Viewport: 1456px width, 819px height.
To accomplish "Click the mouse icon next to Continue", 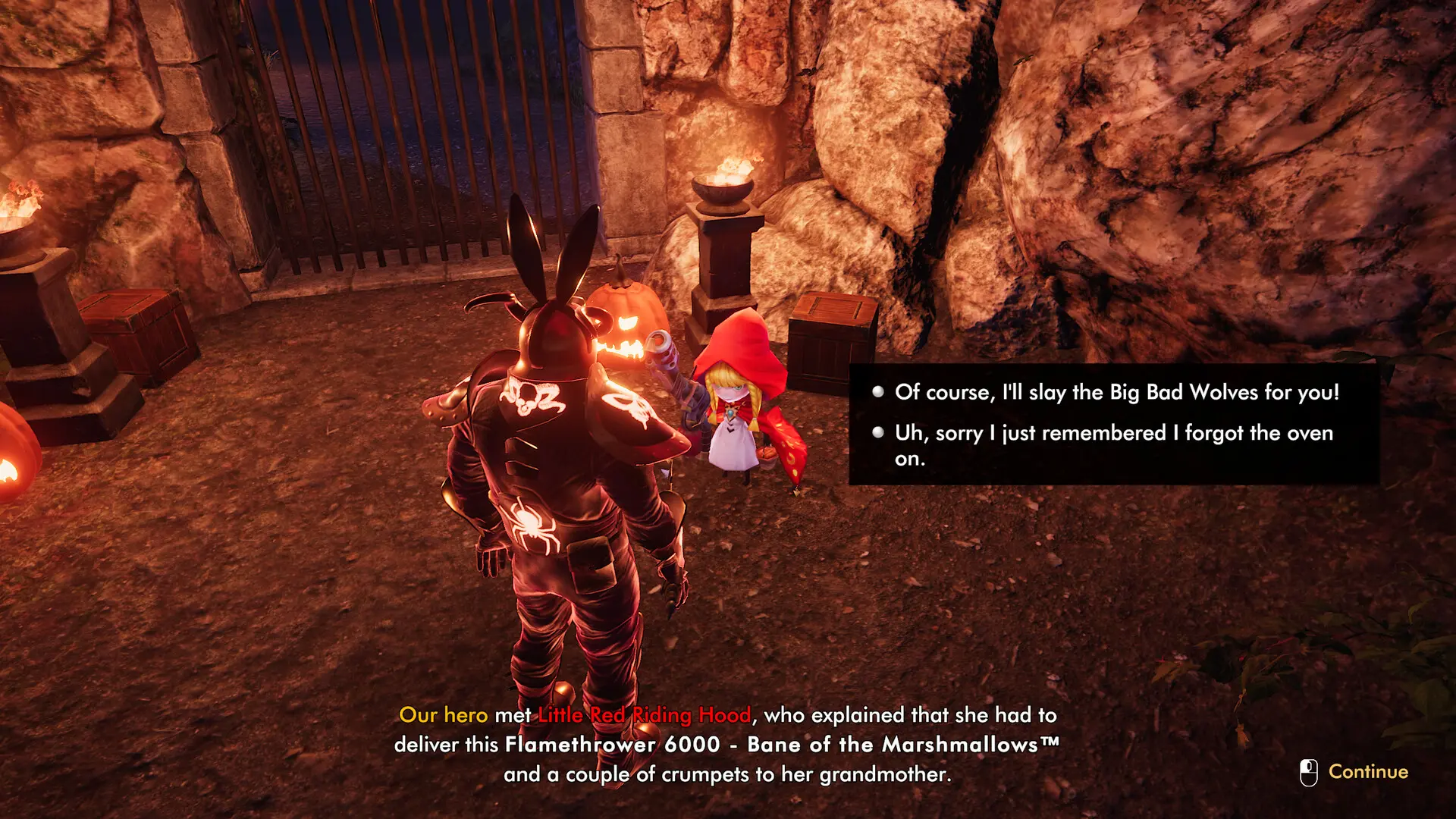I will point(1306,771).
